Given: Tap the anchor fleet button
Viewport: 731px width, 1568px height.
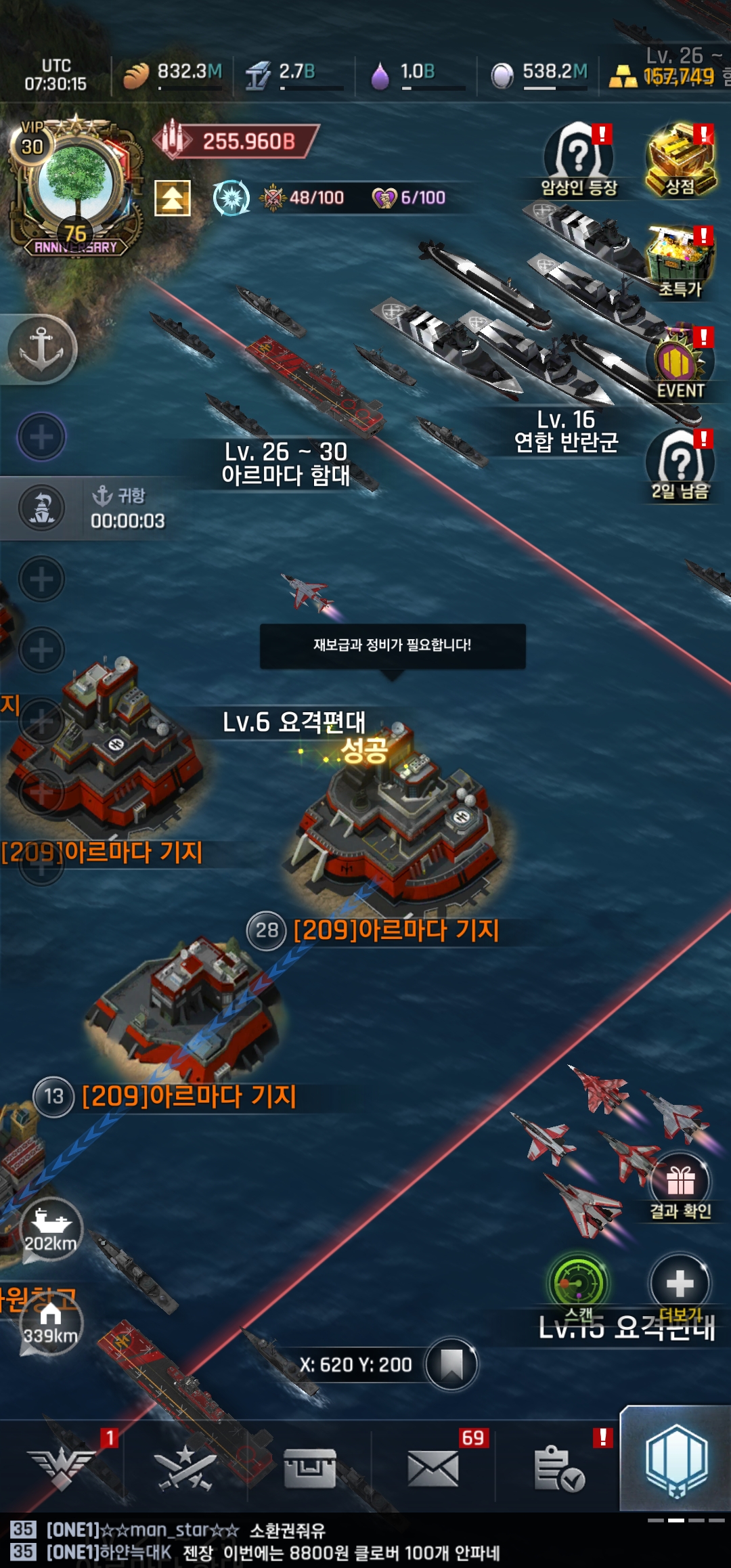Looking at the screenshot, I should point(41,349).
